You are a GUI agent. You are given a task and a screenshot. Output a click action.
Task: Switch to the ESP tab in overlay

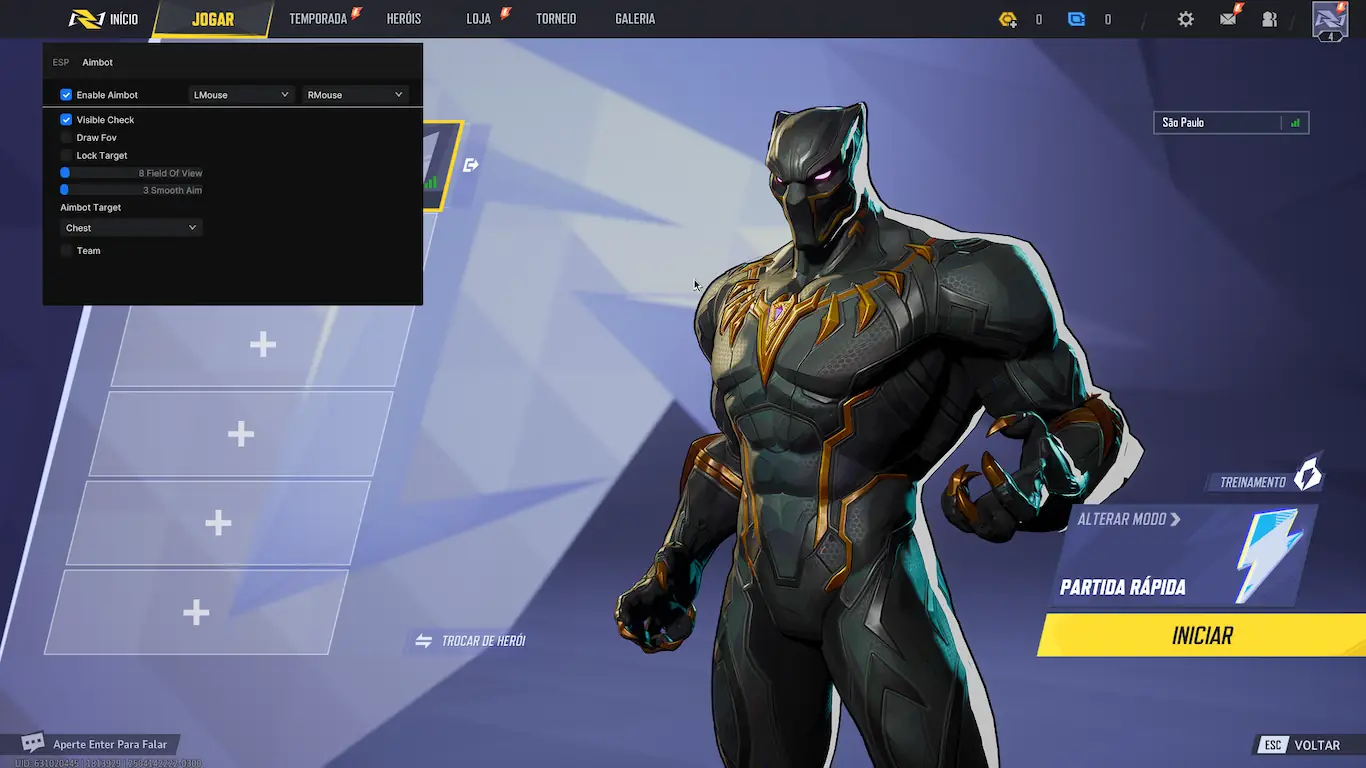coord(61,63)
